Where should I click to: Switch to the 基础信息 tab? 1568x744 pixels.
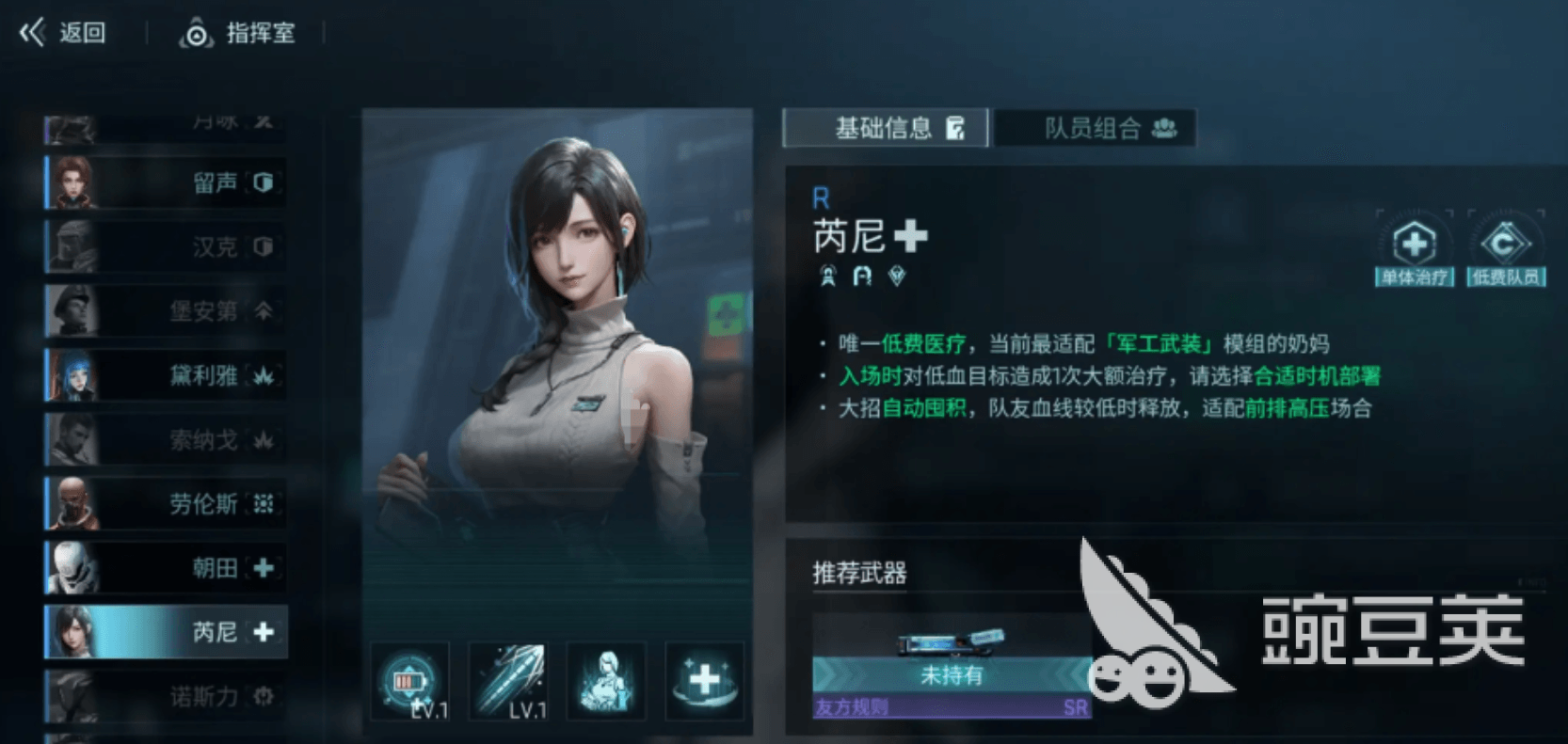[x=883, y=128]
